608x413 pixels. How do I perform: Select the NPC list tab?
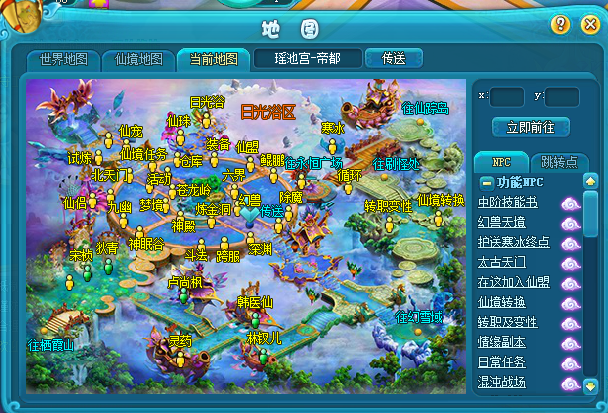click(x=500, y=162)
